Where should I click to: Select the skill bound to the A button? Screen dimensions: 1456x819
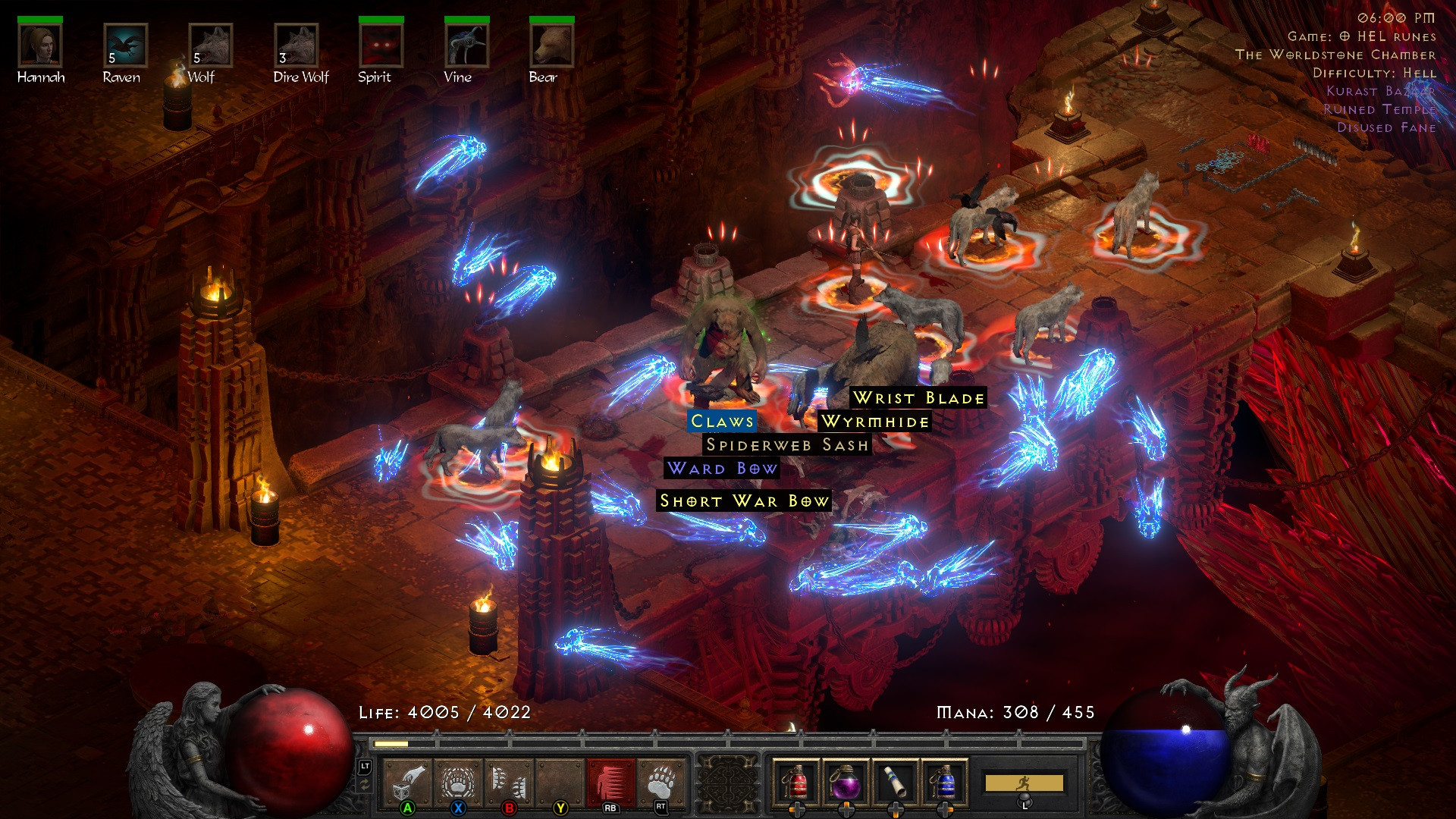tap(407, 781)
